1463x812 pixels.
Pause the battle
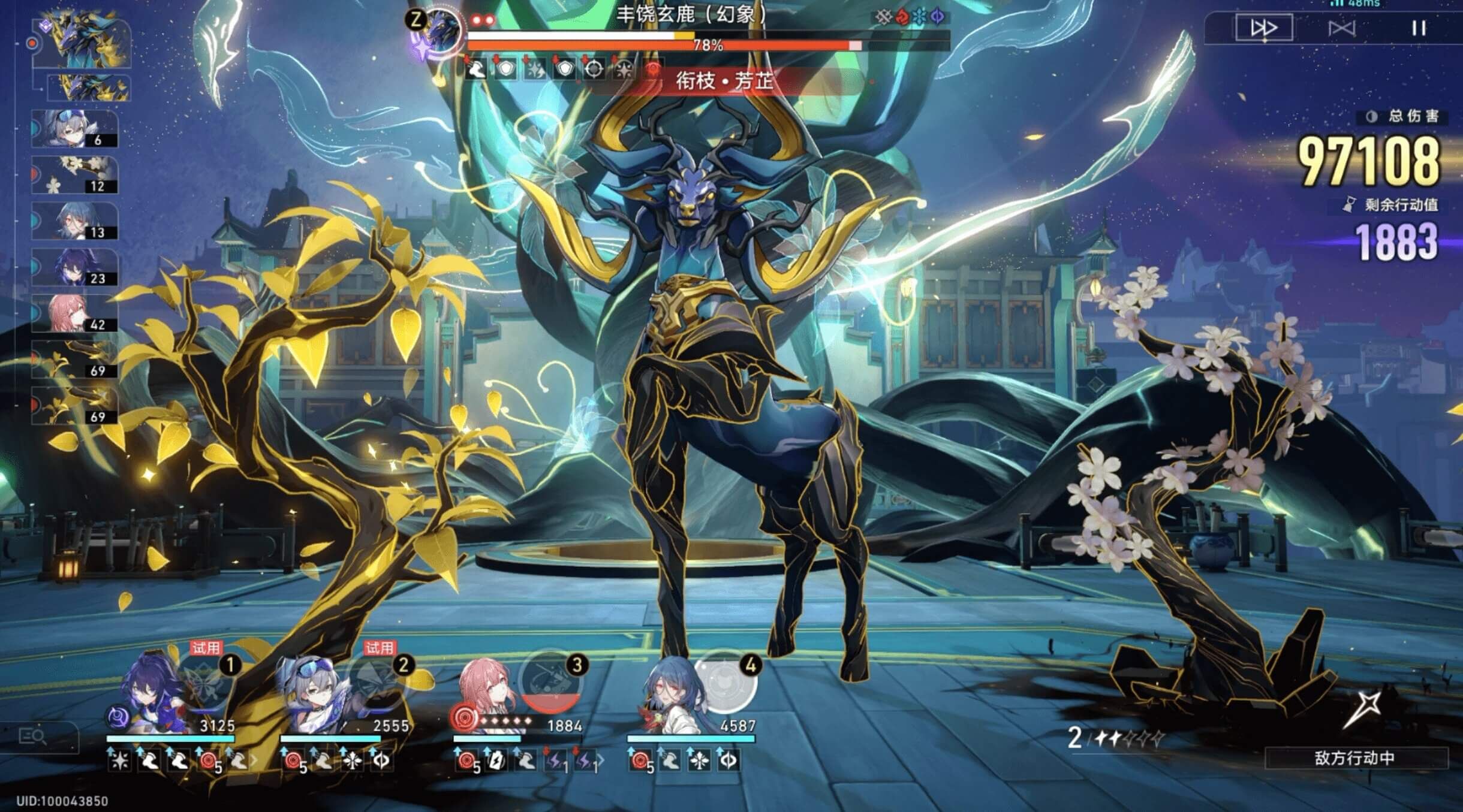coord(1419,28)
